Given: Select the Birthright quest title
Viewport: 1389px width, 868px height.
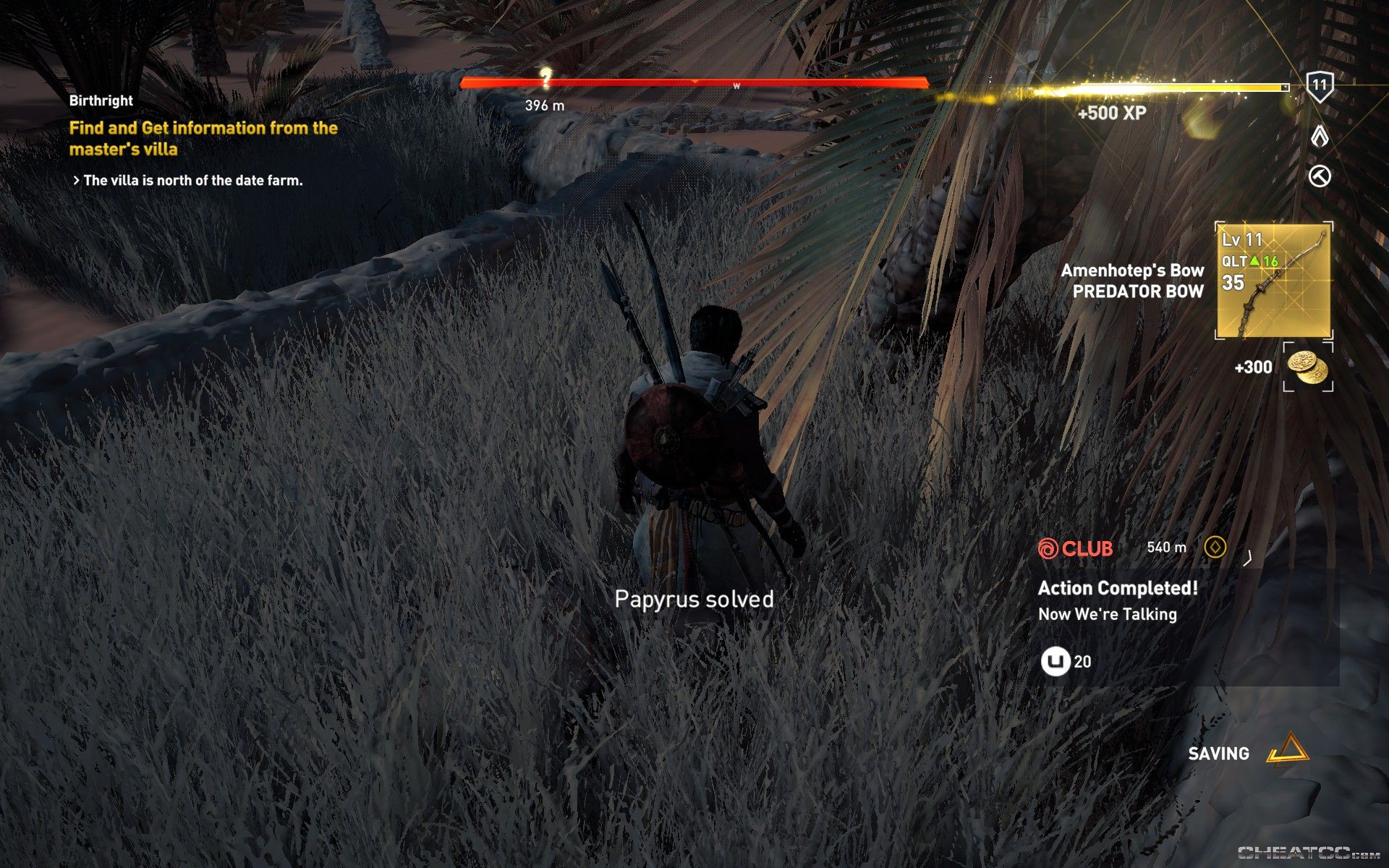Looking at the screenshot, I should pyautogui.click(x=101, y=101).
